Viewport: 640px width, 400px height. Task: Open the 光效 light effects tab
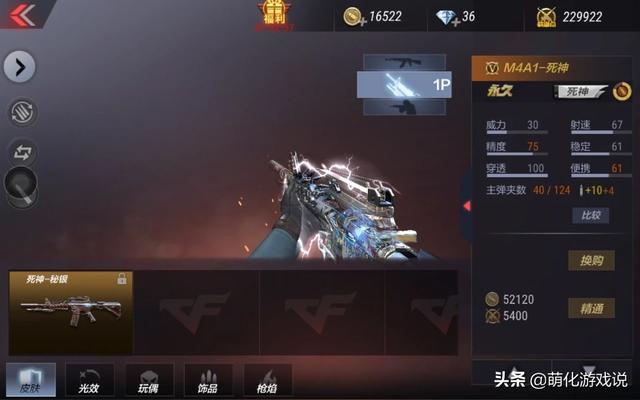point(89,380)
